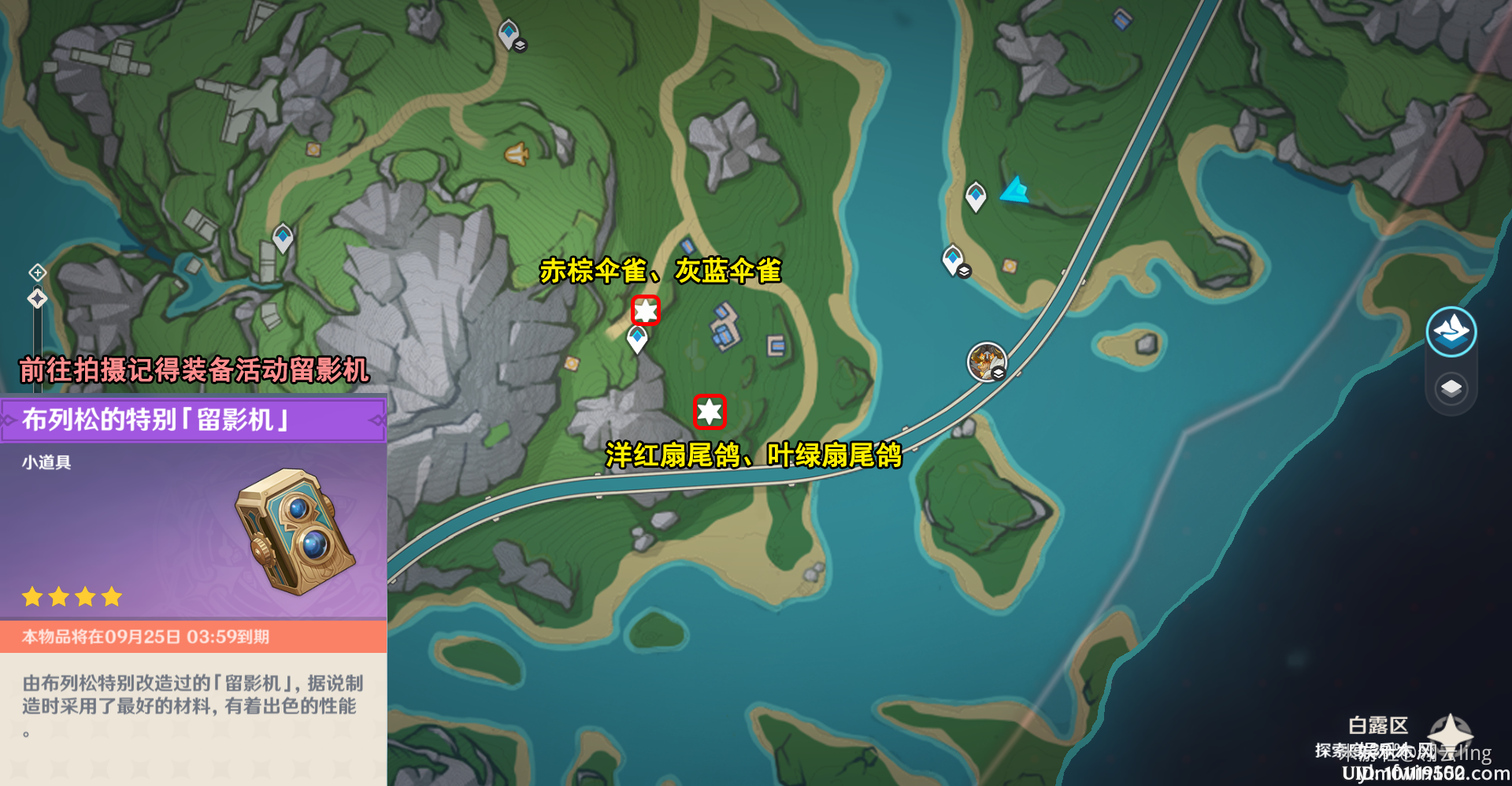The height and width of the screenshot is (786, 1512).
Task: Select the star pin labeled 洋红扇尾鸽、叶绿扇尾鸽
Action: click(x=709, y=411)
